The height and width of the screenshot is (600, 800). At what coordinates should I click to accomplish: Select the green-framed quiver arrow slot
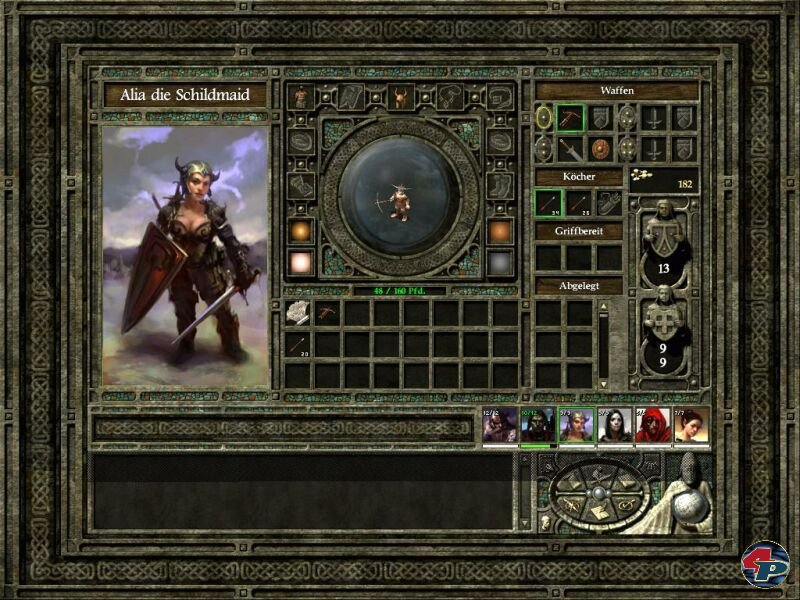[548, 204]
